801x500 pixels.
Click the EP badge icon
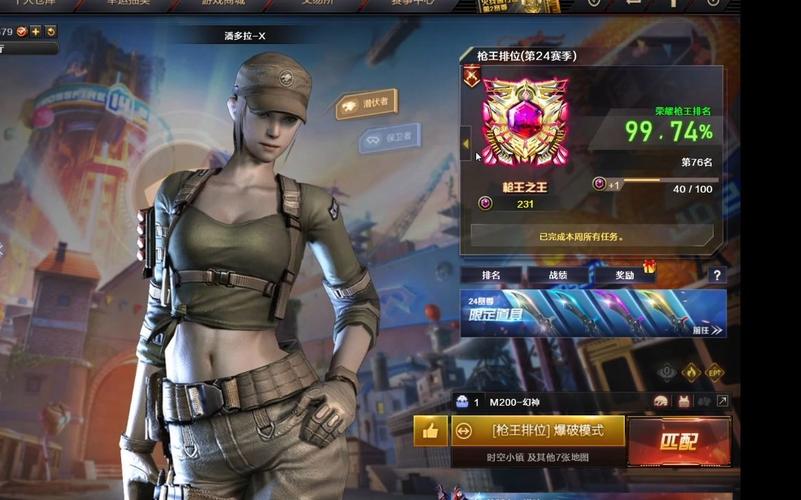(715, 372)
